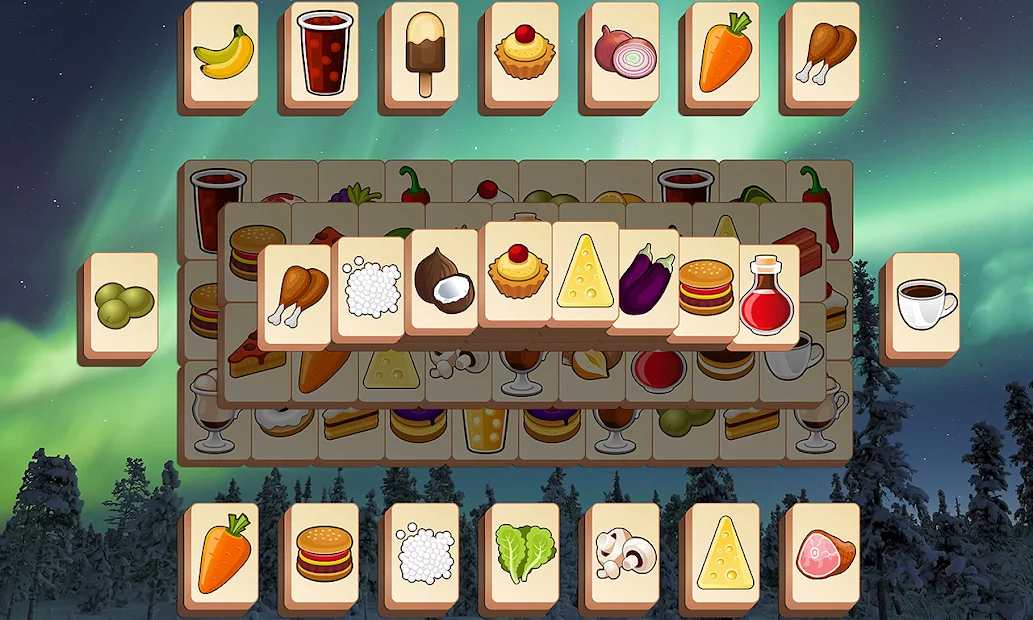Pick the chocolate ice cream bar tile
This screenshot has height=620, width=1033.
(x=424, y=53)
